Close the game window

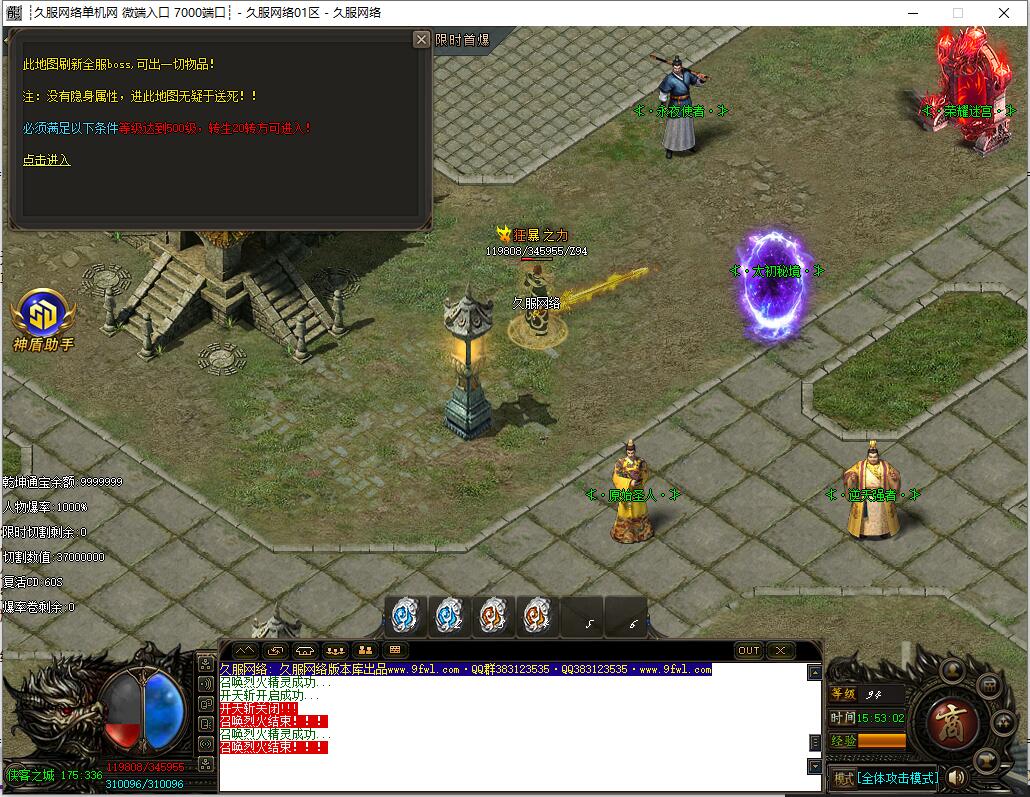coord(1004,13)
